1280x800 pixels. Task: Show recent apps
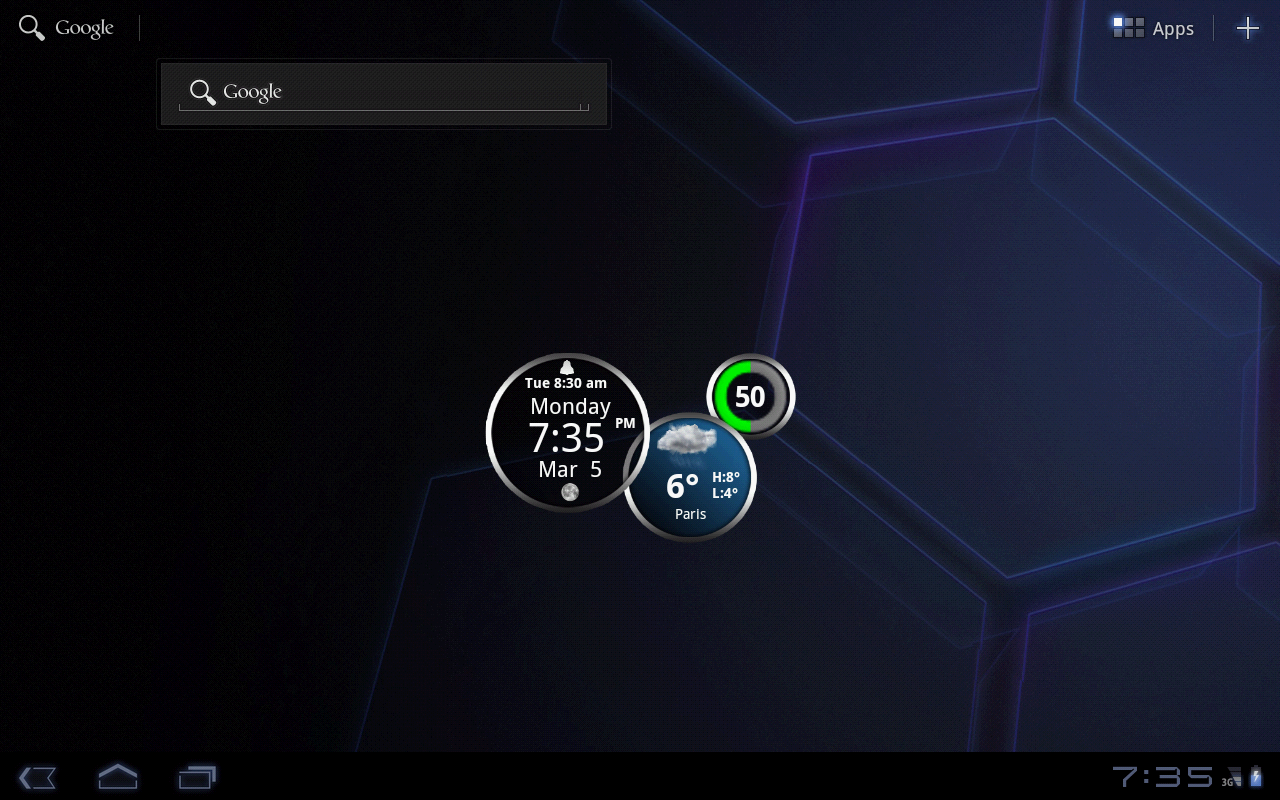[197, 777]
